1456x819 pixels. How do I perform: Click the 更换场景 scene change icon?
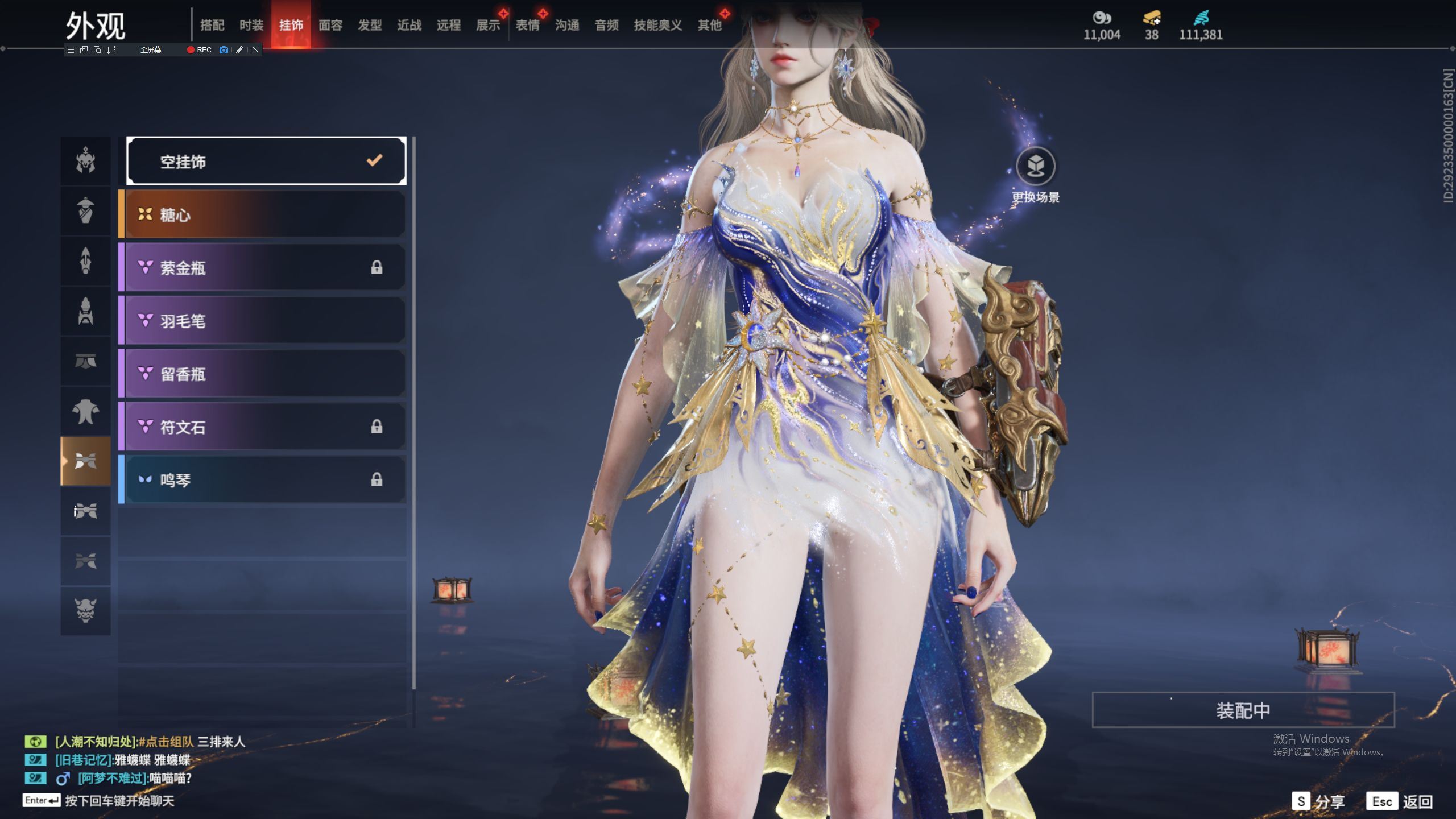coord(1035,167)
